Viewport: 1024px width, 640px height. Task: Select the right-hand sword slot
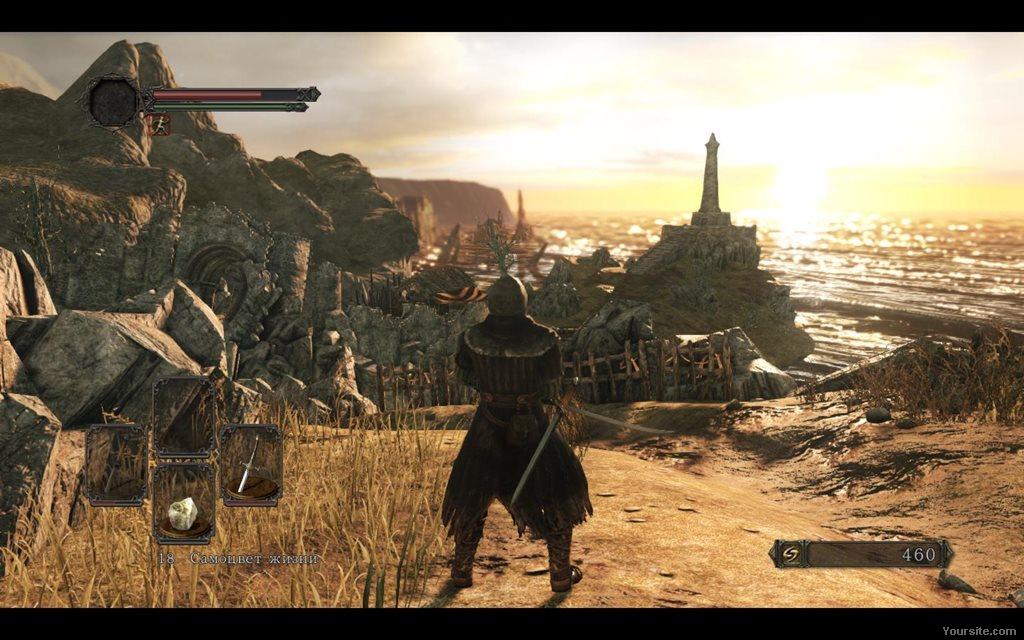point(250,464)
